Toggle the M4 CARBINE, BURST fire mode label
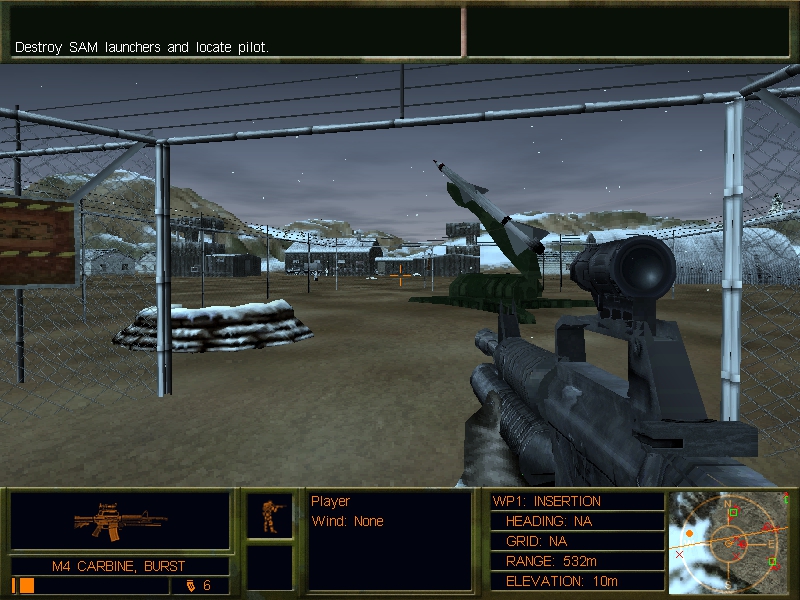 [120, 566]
